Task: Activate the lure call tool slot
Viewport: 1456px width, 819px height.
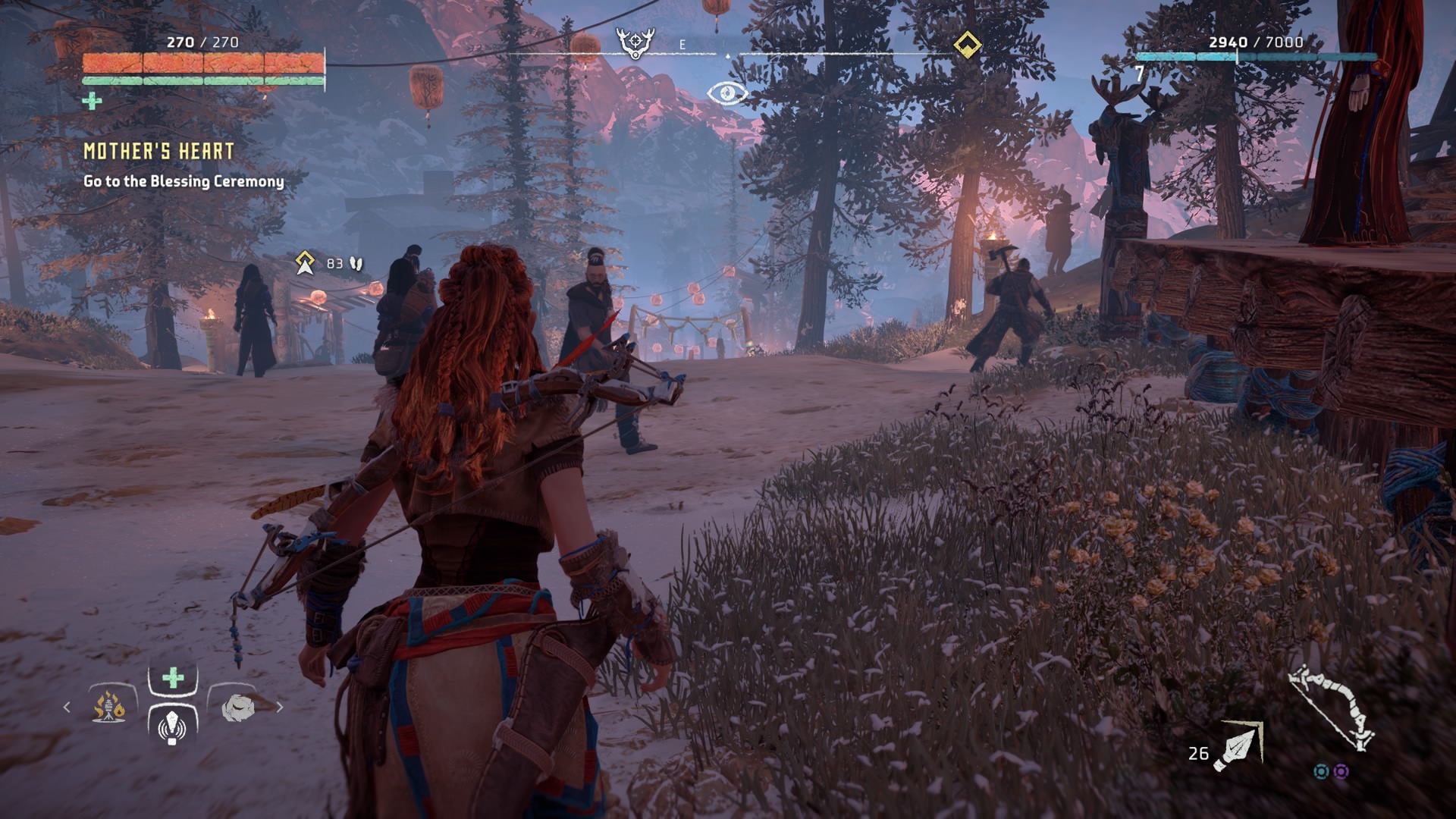Action: tap(172, 726)
